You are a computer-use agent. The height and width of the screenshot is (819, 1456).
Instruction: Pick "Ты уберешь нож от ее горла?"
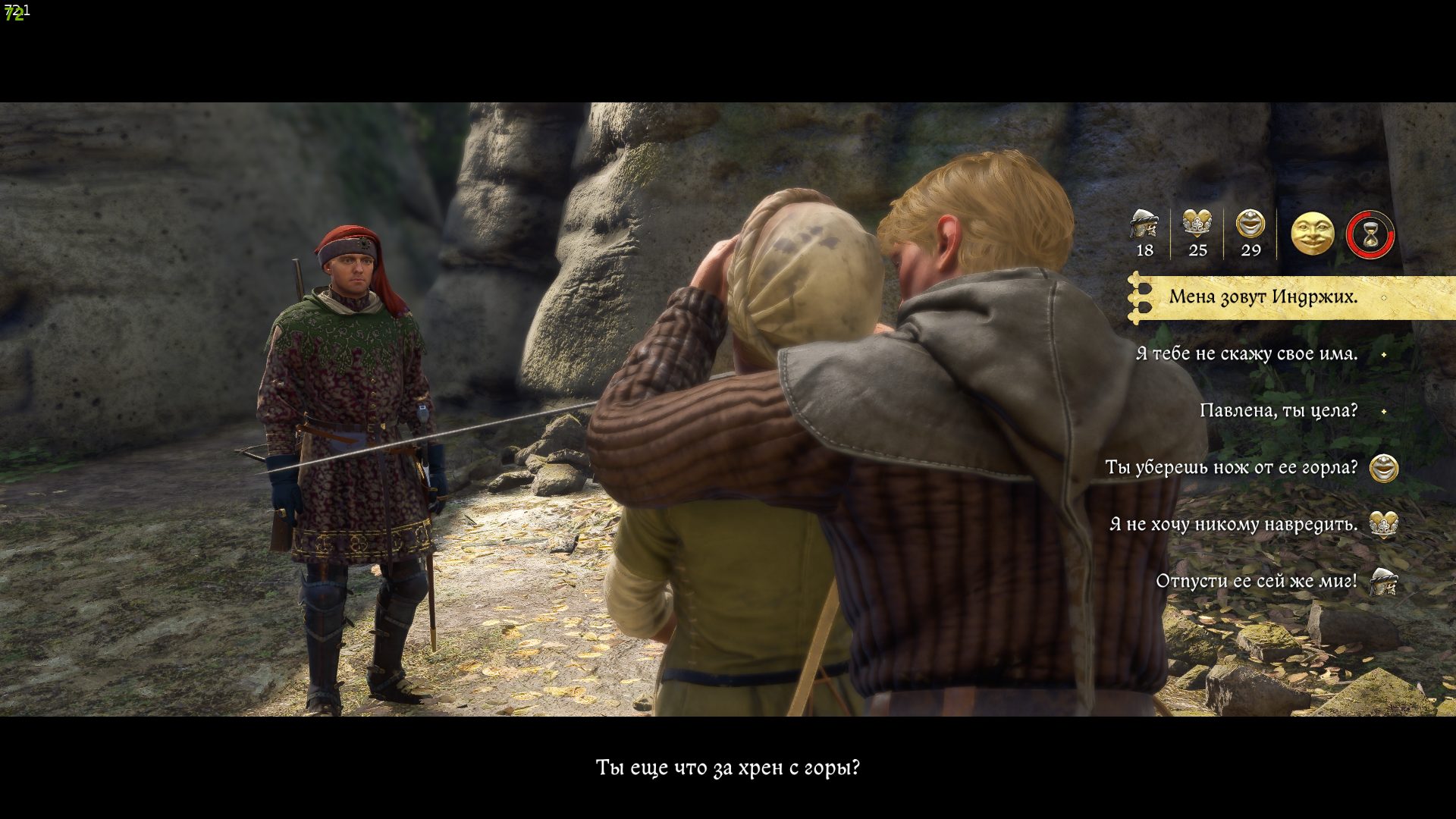click(x=1232, y=467)
